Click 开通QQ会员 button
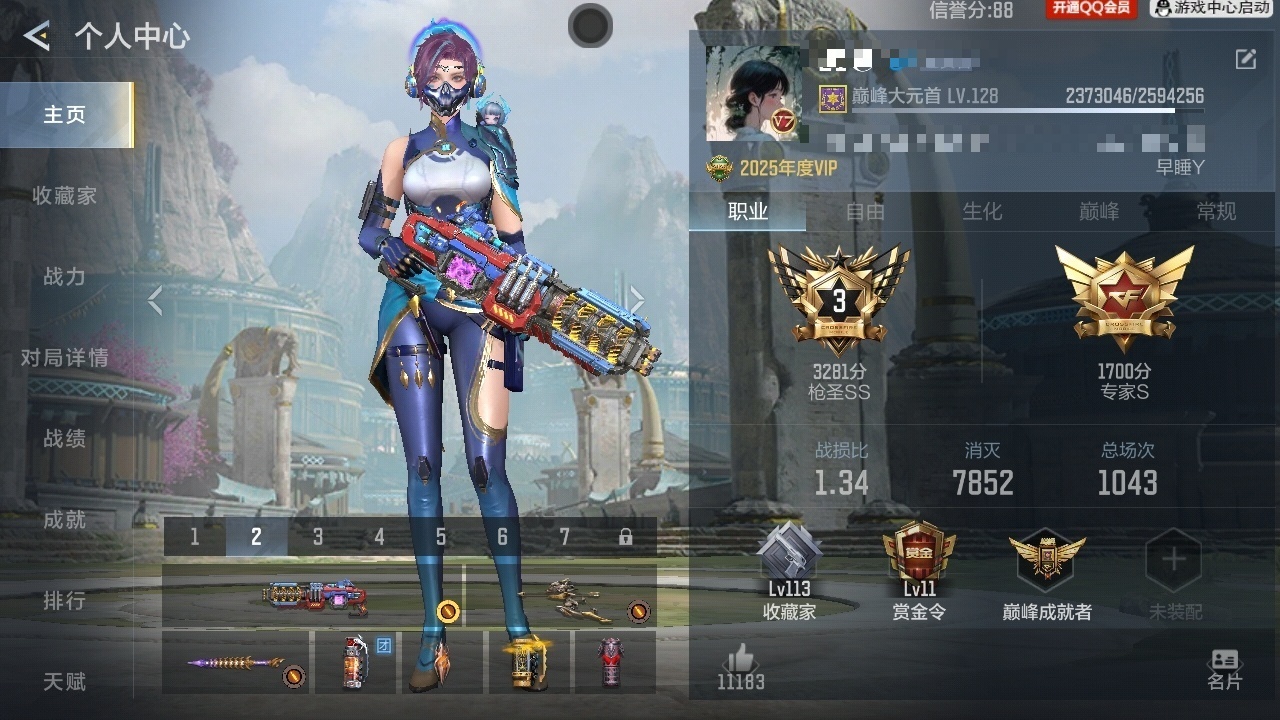 pyautogui.click(x=1091, y=9)
